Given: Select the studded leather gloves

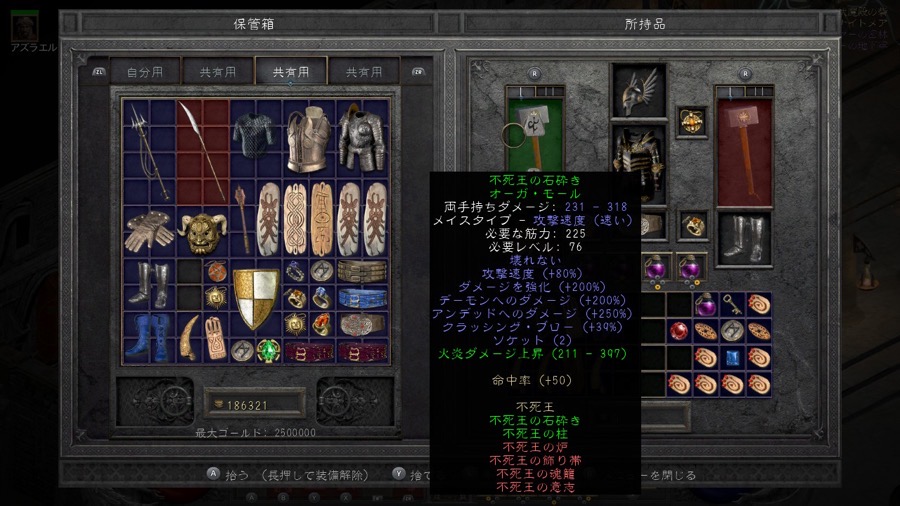Looking at the screenshot, I should [x=151, y=231].
